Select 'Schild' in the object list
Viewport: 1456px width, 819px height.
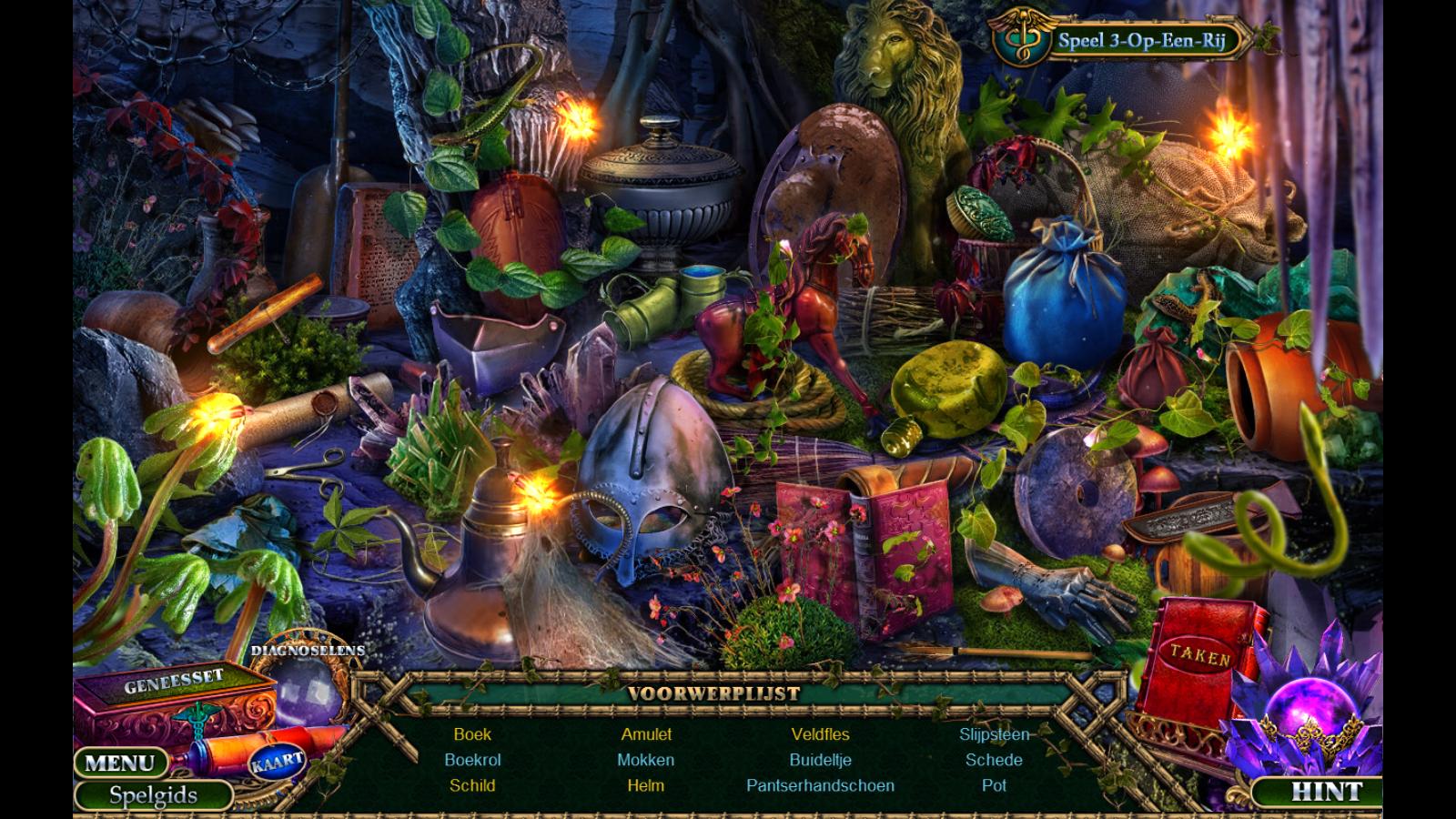[x=472, y=785]
